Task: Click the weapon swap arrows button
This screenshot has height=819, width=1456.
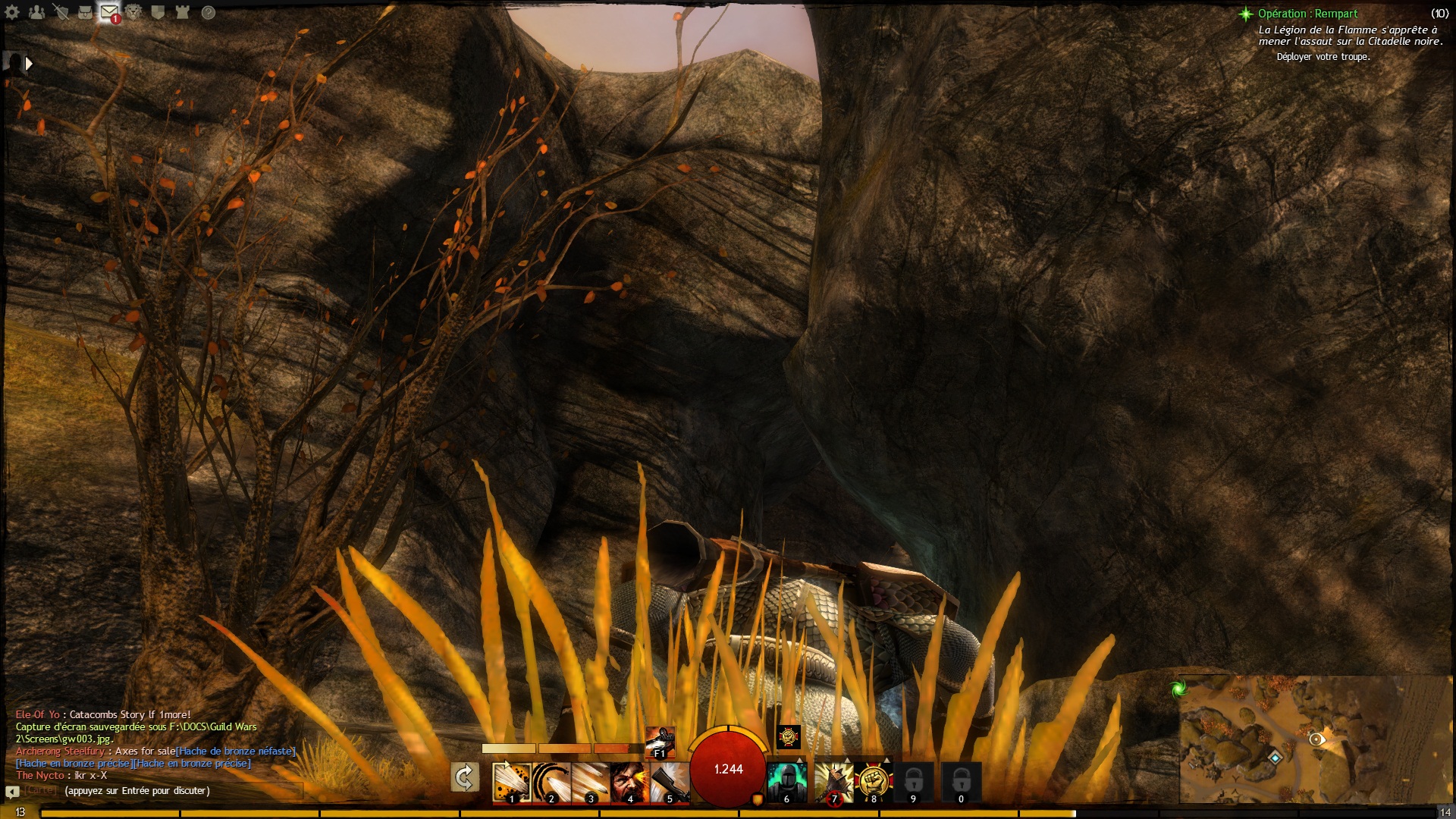Action: (x=464, y=777)
